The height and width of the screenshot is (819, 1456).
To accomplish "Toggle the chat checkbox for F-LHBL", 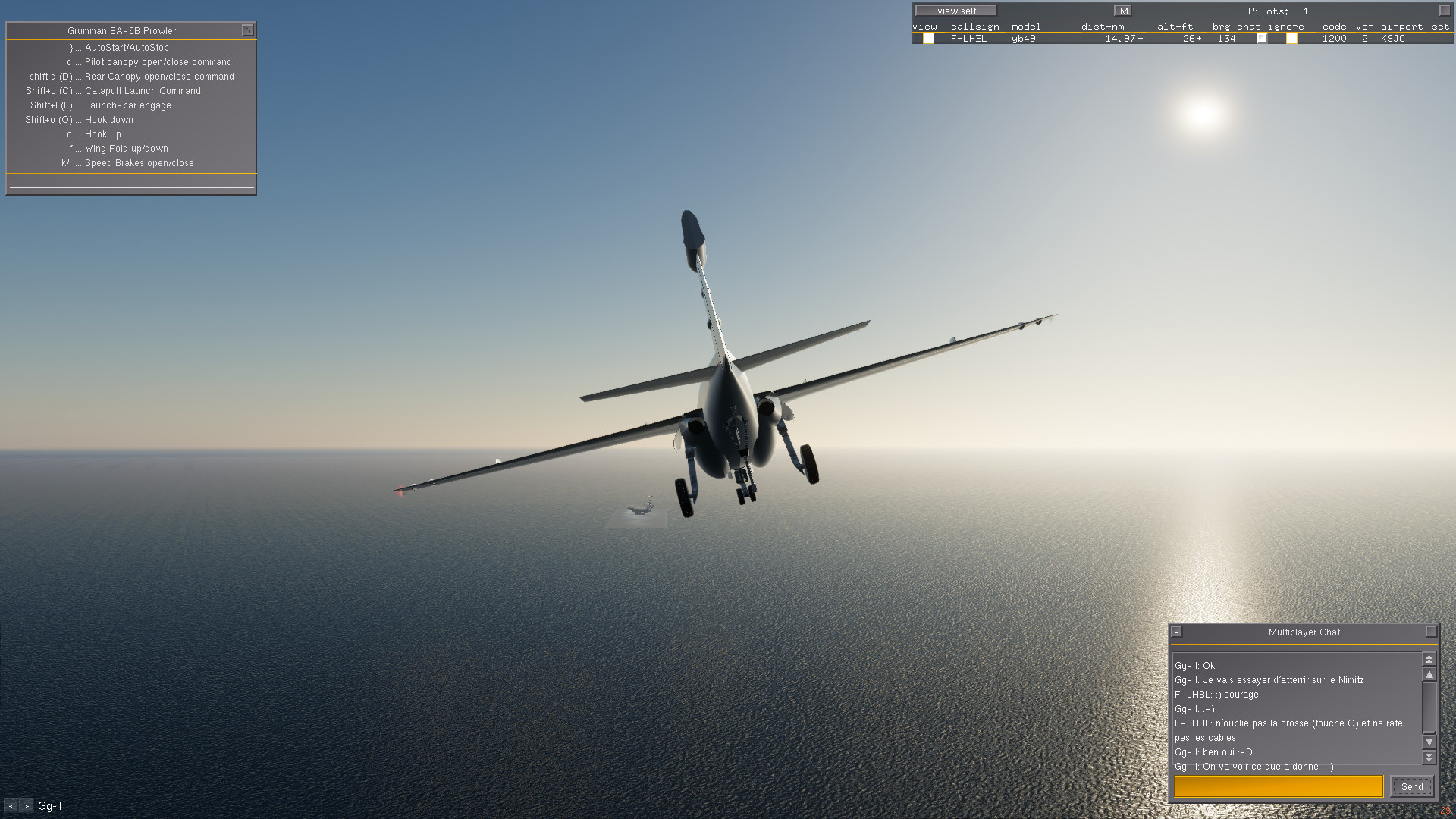I will (1262, 39).
